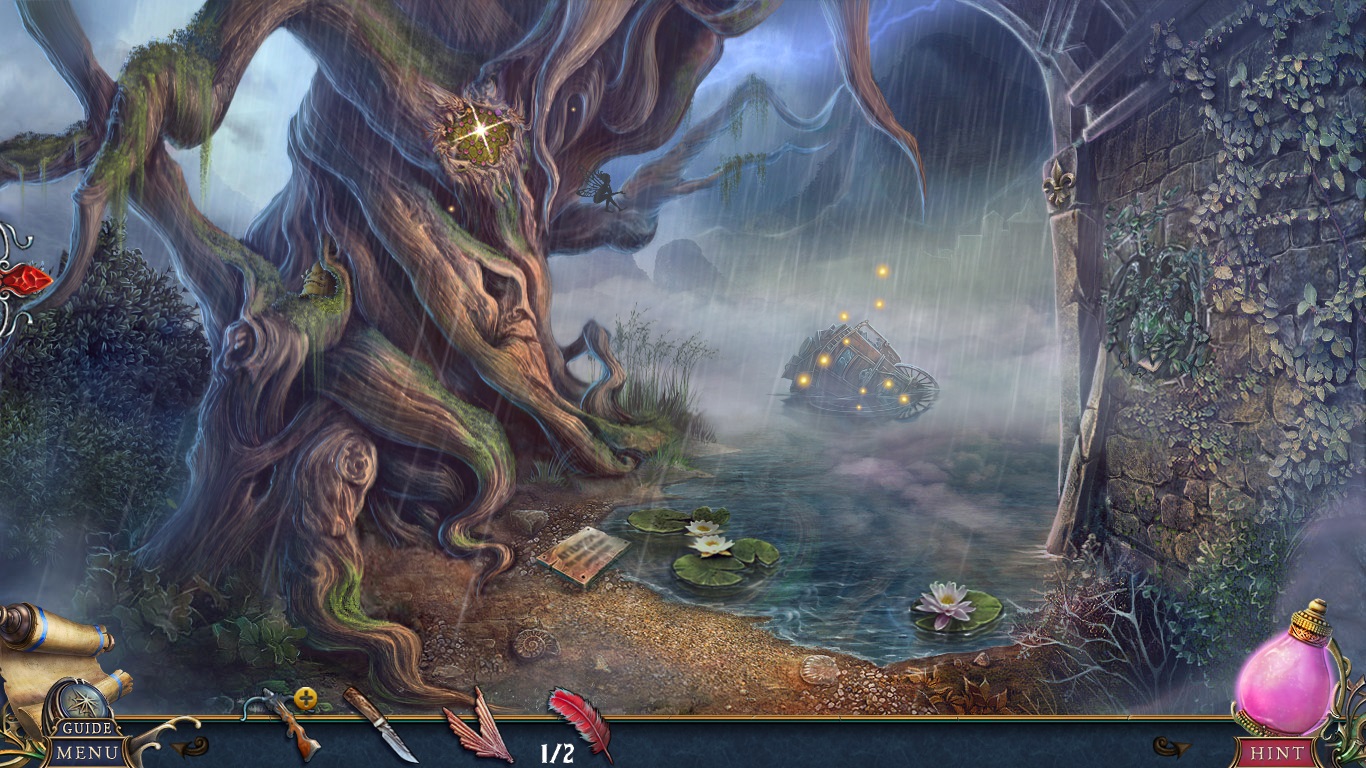Page the inventory with the right arrow
Viewport: 1366px width, 768px height.
(1171, 746)
